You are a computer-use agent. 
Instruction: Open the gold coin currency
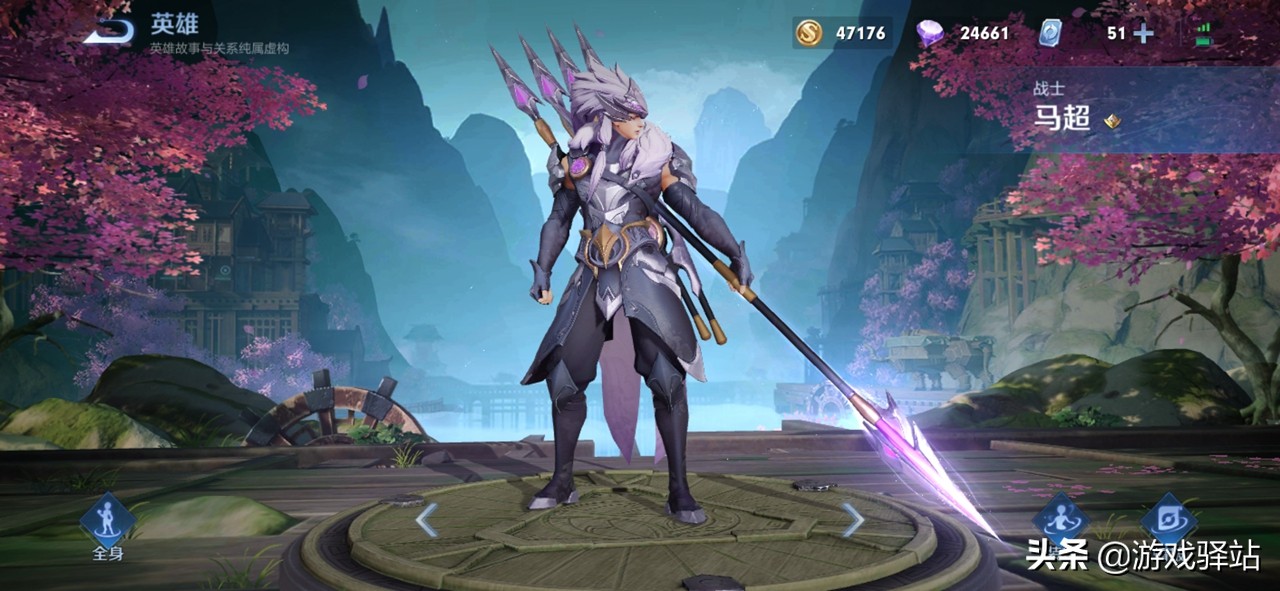click(809, 33)
